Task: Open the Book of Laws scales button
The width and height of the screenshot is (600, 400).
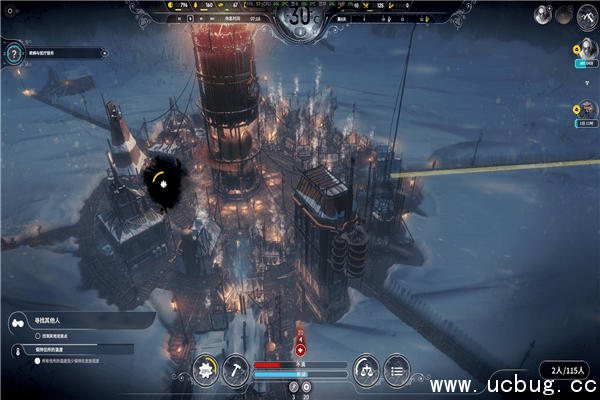Action: click(x=367, y=369)
